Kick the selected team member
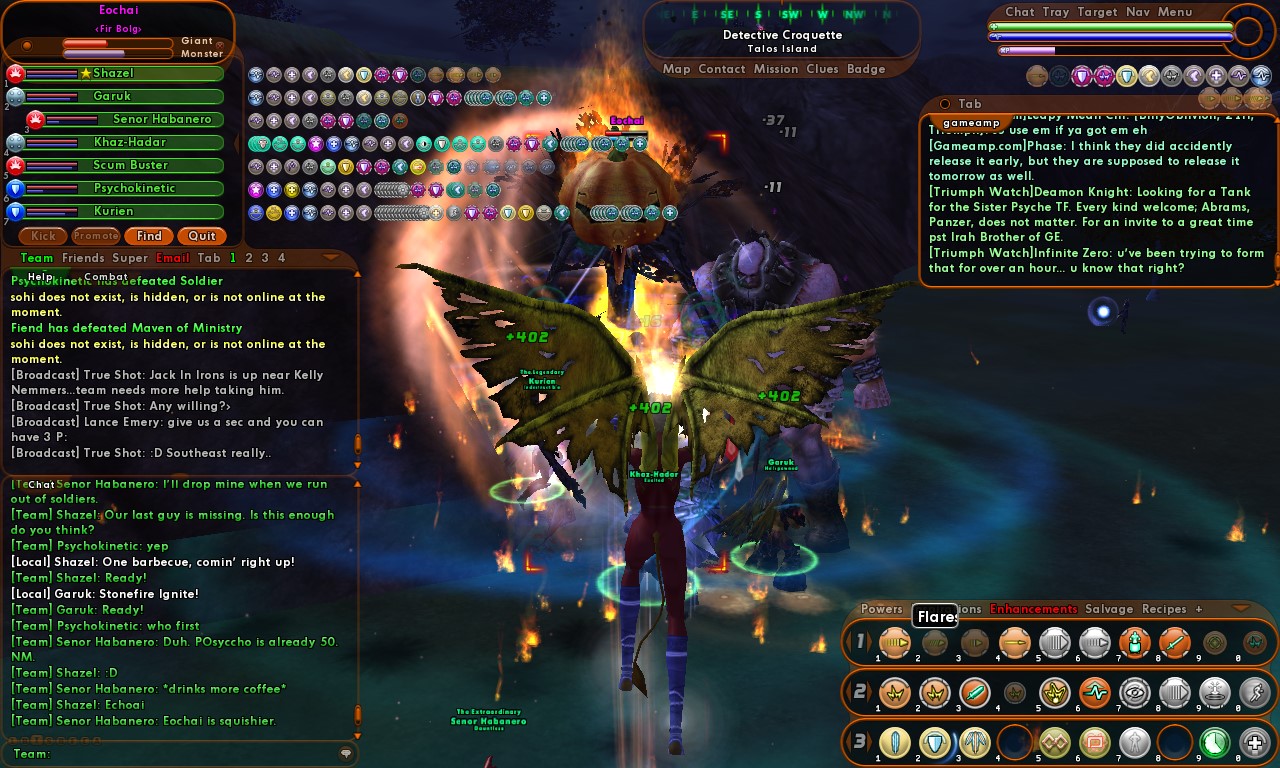Screen dimensions: 1280x768 point(43,236)
